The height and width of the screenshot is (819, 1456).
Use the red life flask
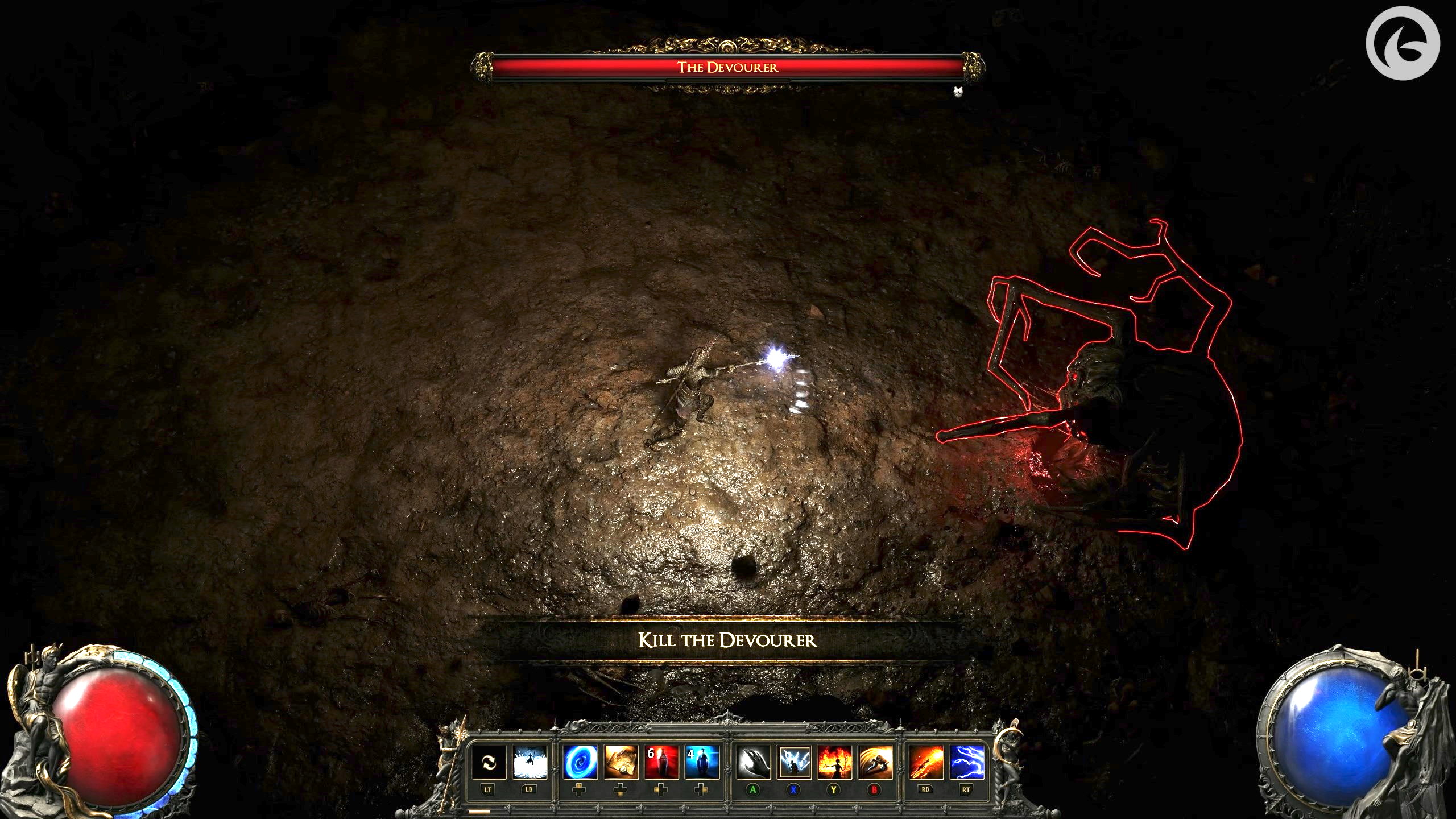[661, 762]
